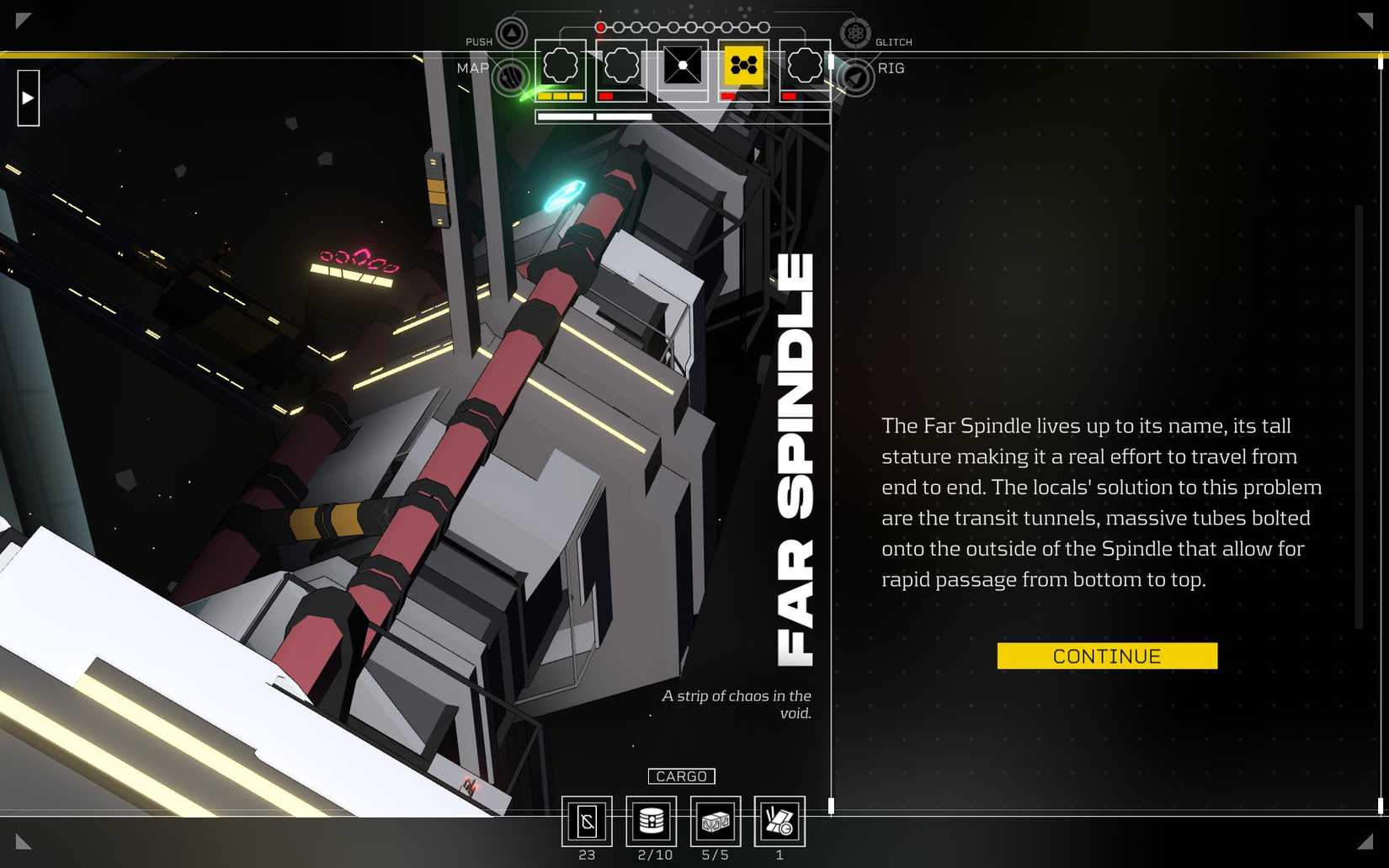The image size is (1389, 868).
Task: Select the cryo currency cargo slot
Action: (587, 821)
